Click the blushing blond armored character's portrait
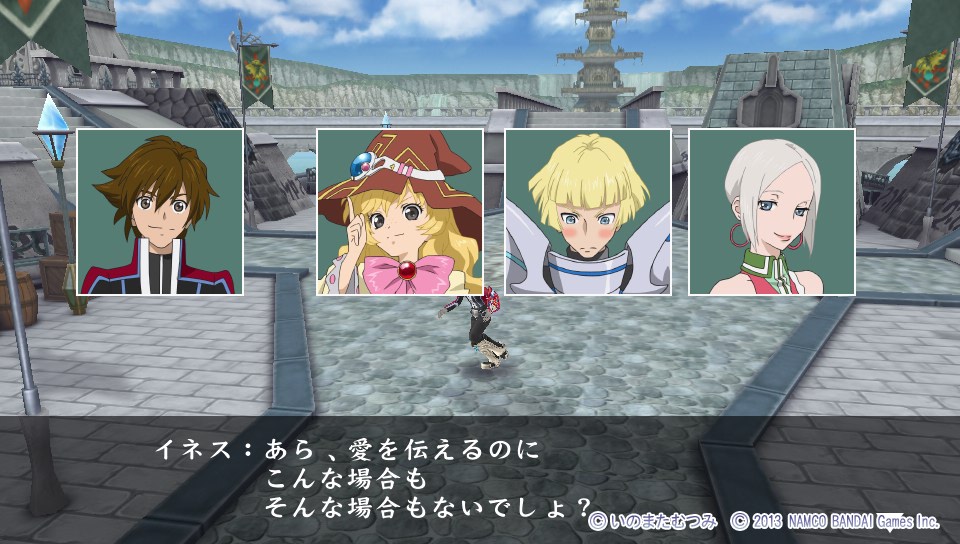This screenshot has width=960, height=544. pyautogui.click(x=588, y=212)
